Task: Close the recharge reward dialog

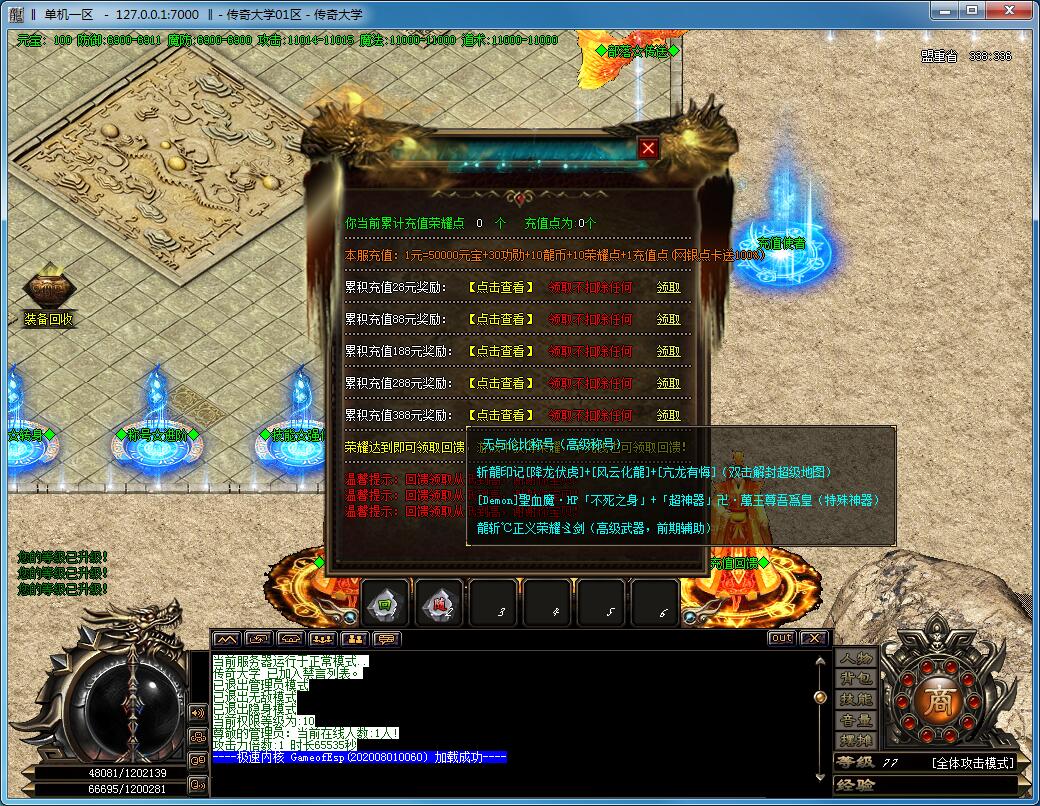Action: click(649, 148)
